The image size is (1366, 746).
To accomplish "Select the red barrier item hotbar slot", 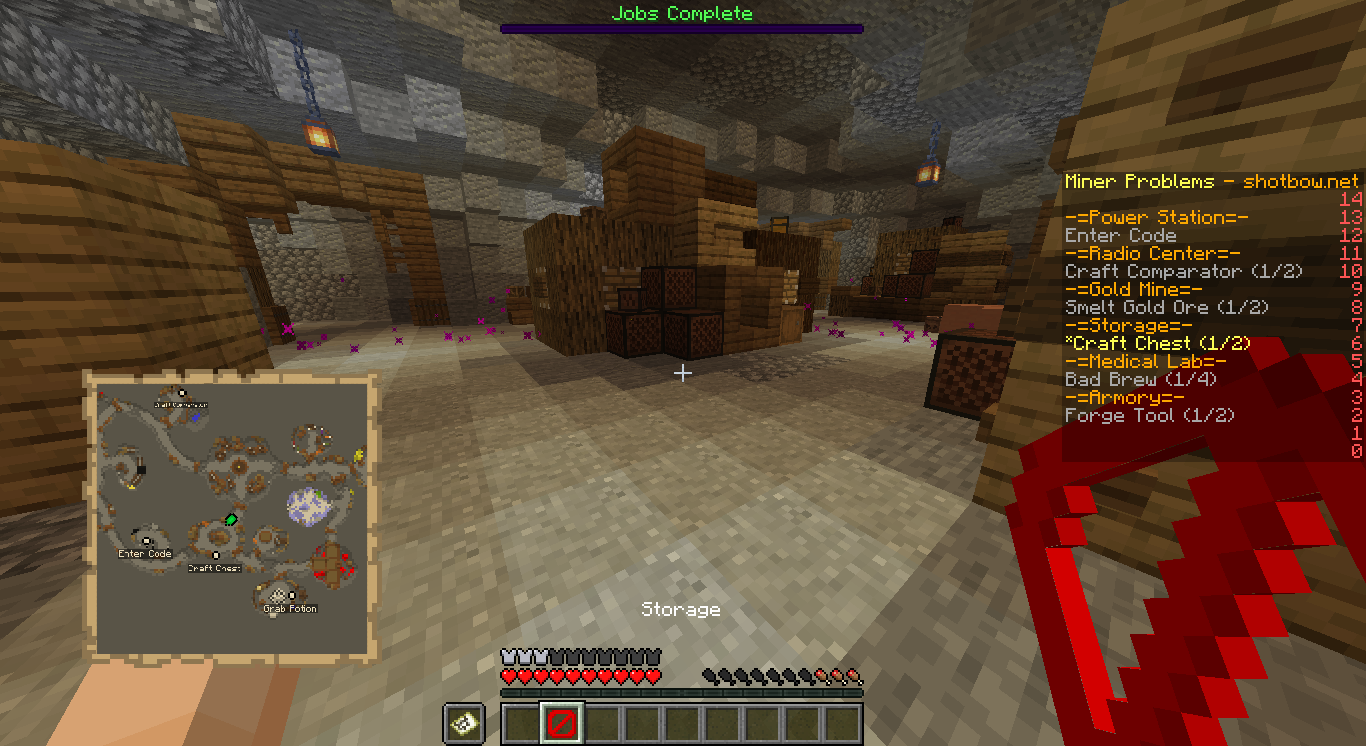I will (561, 723).
